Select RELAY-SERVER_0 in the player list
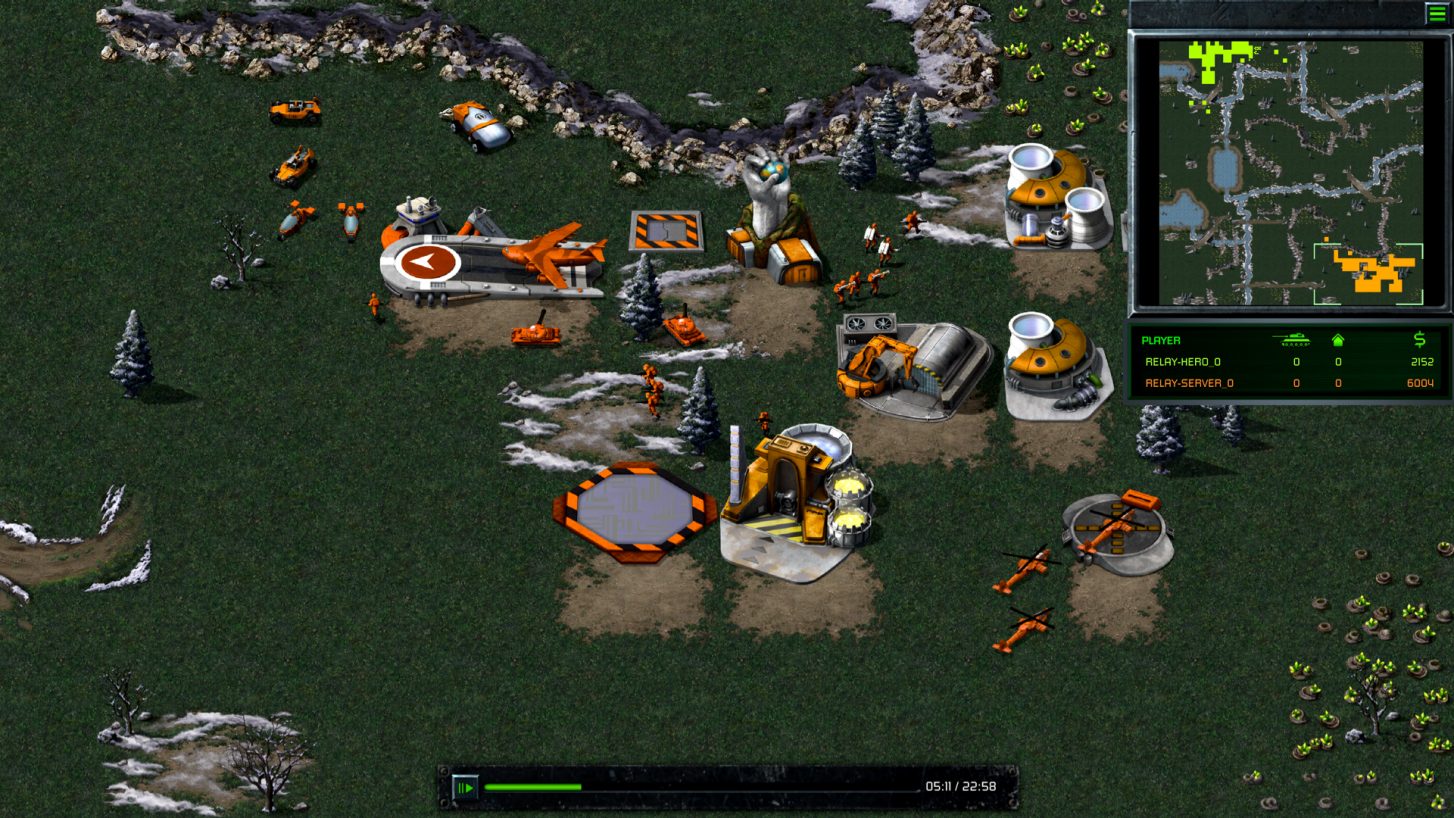The image size is (1454, 818). [x=1190, y=383]
